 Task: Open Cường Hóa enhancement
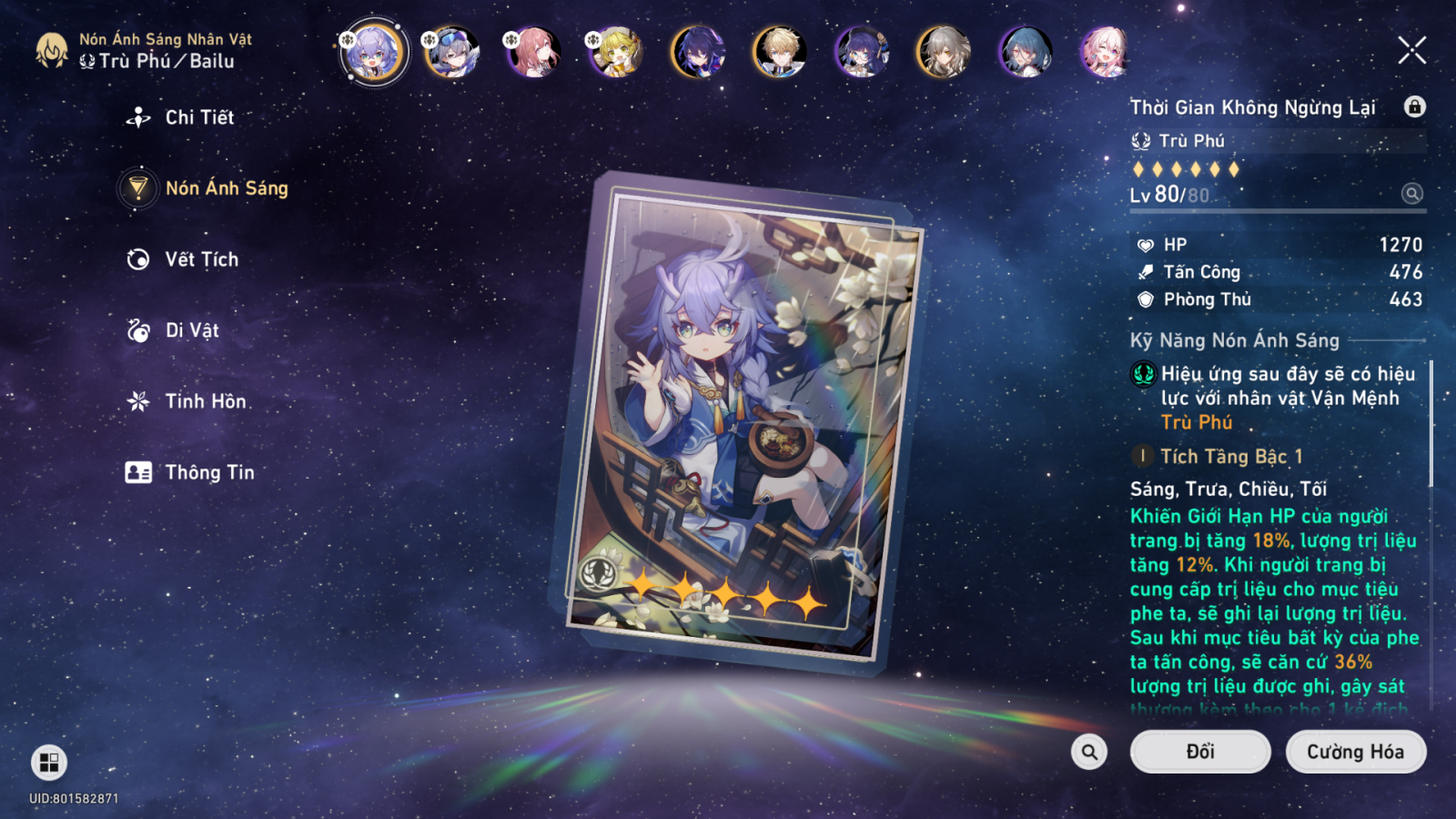pyautogui.click(x=1355, y=752)
